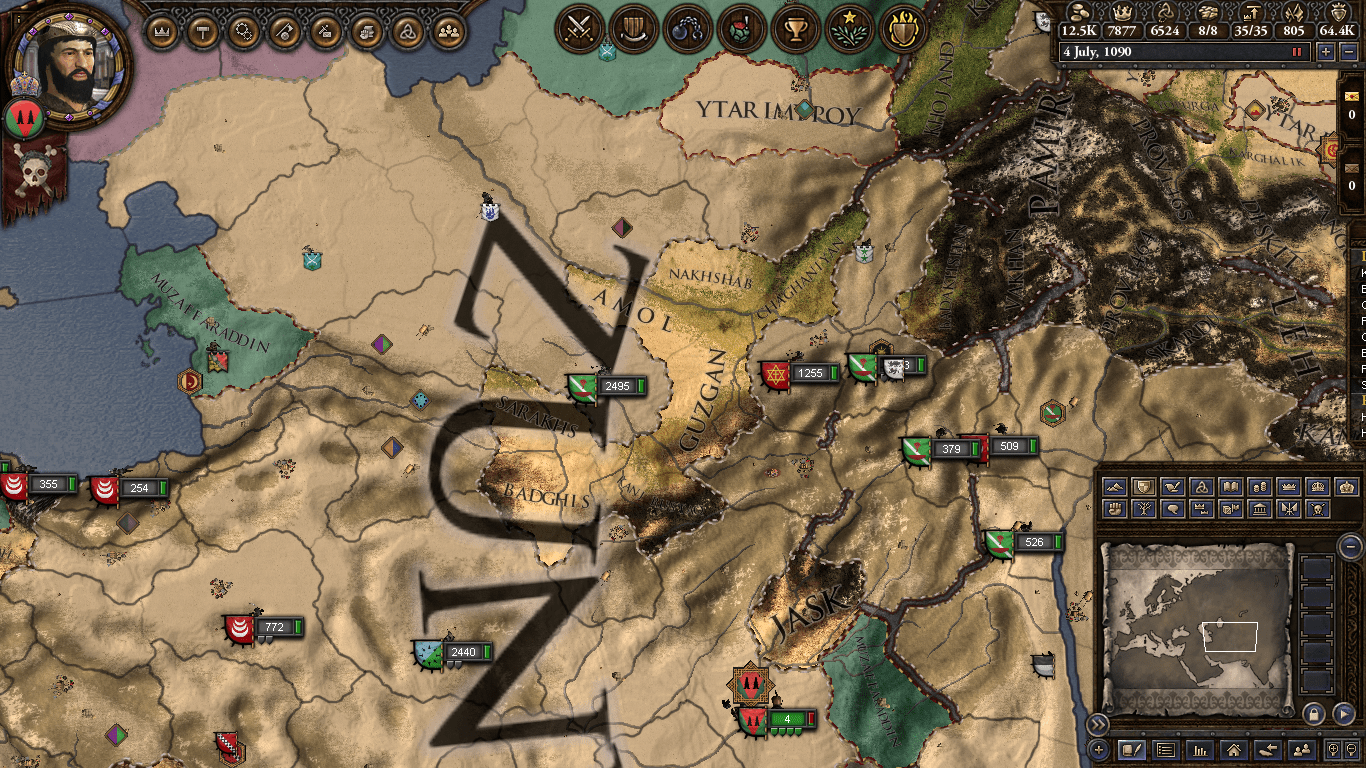
Task: Activate the Independence map mode fist icon
Action: point(1115,508)
